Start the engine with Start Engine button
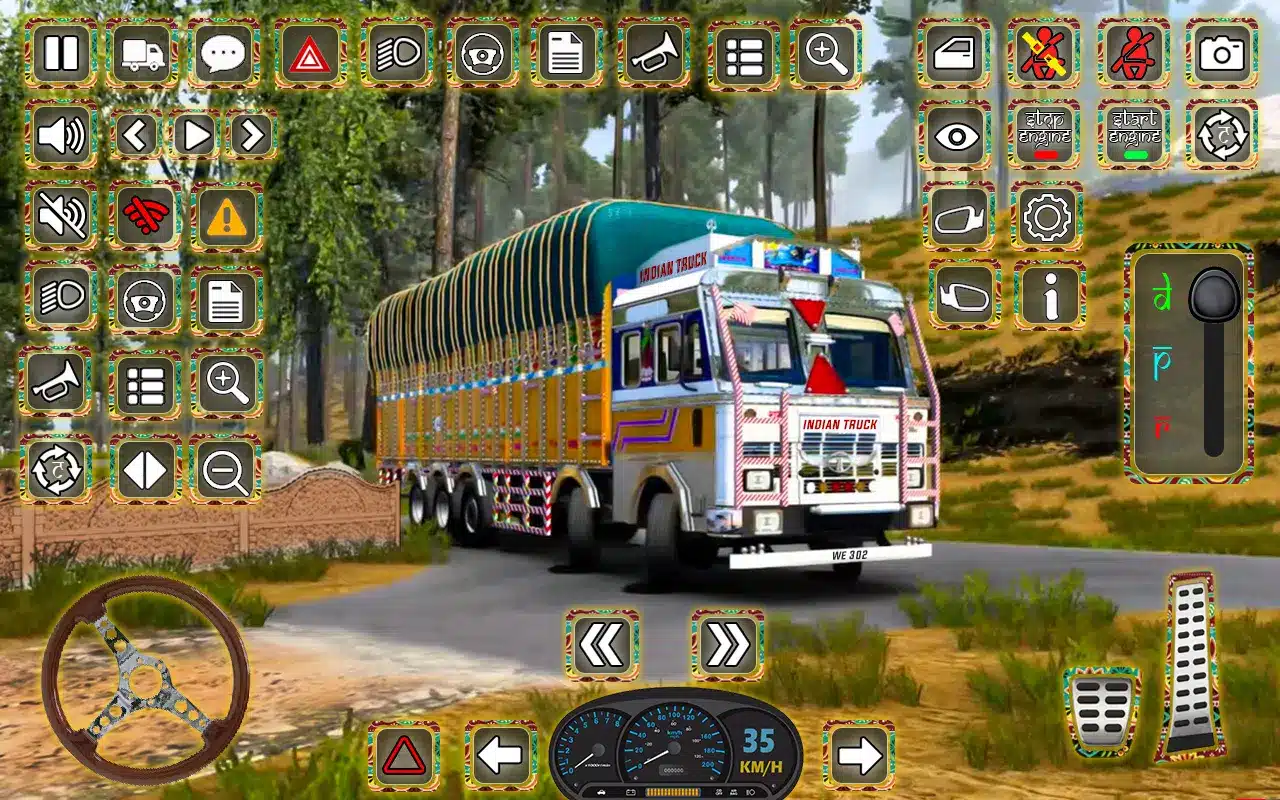 click(x=1133, y=135)
